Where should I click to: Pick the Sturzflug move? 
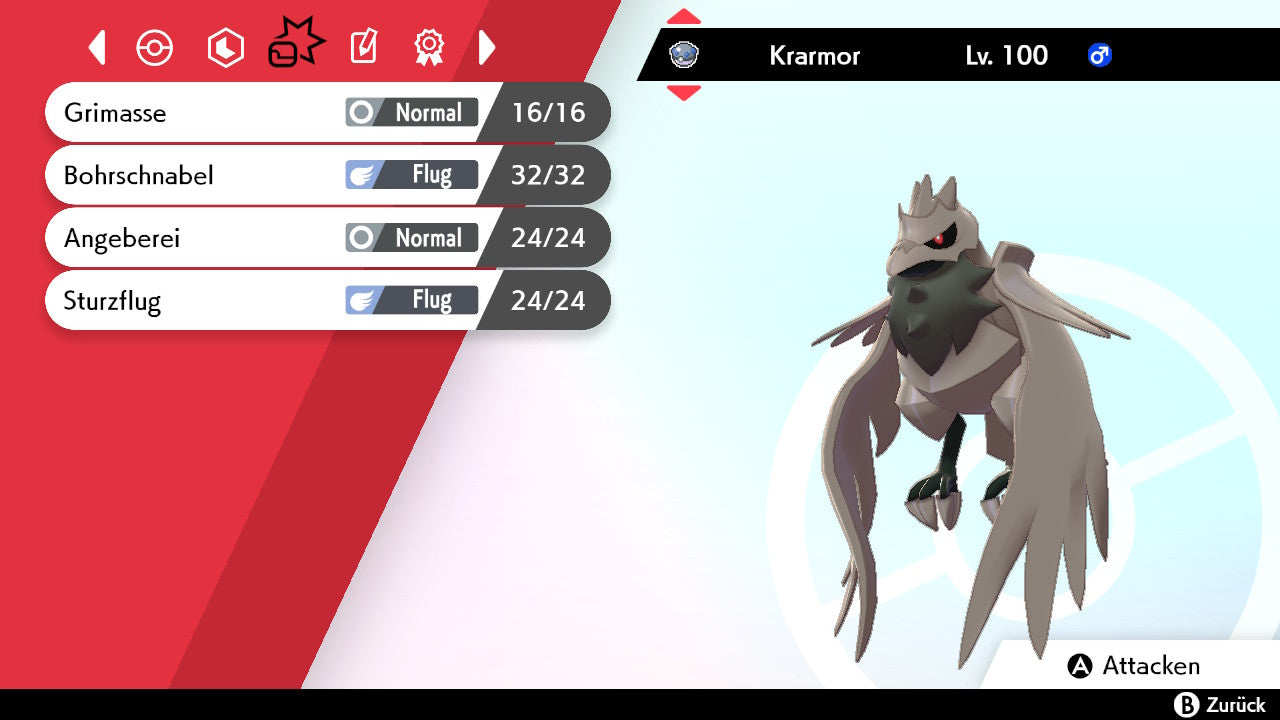coord(327,300)
